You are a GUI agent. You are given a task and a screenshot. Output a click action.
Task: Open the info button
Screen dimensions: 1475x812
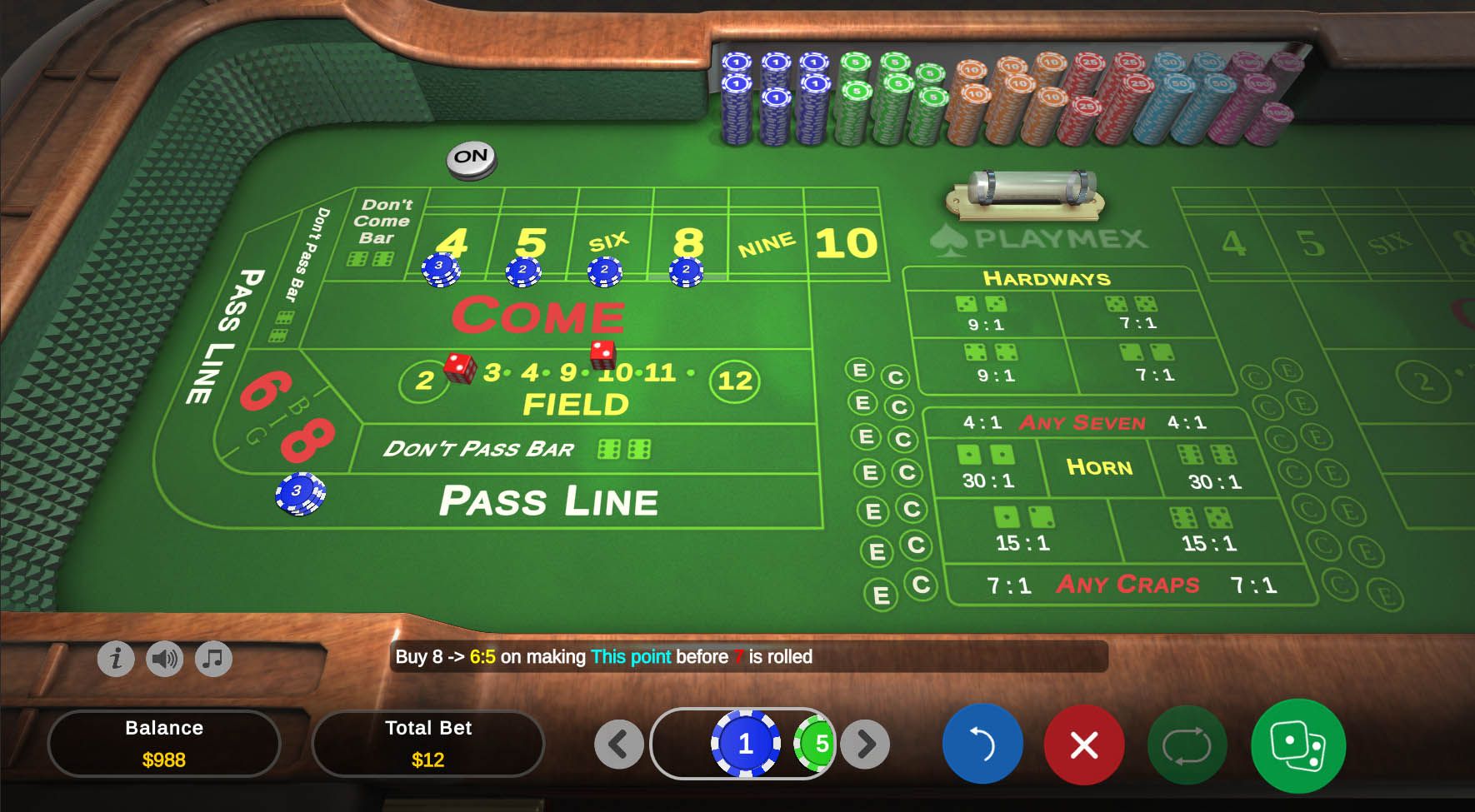116,659
